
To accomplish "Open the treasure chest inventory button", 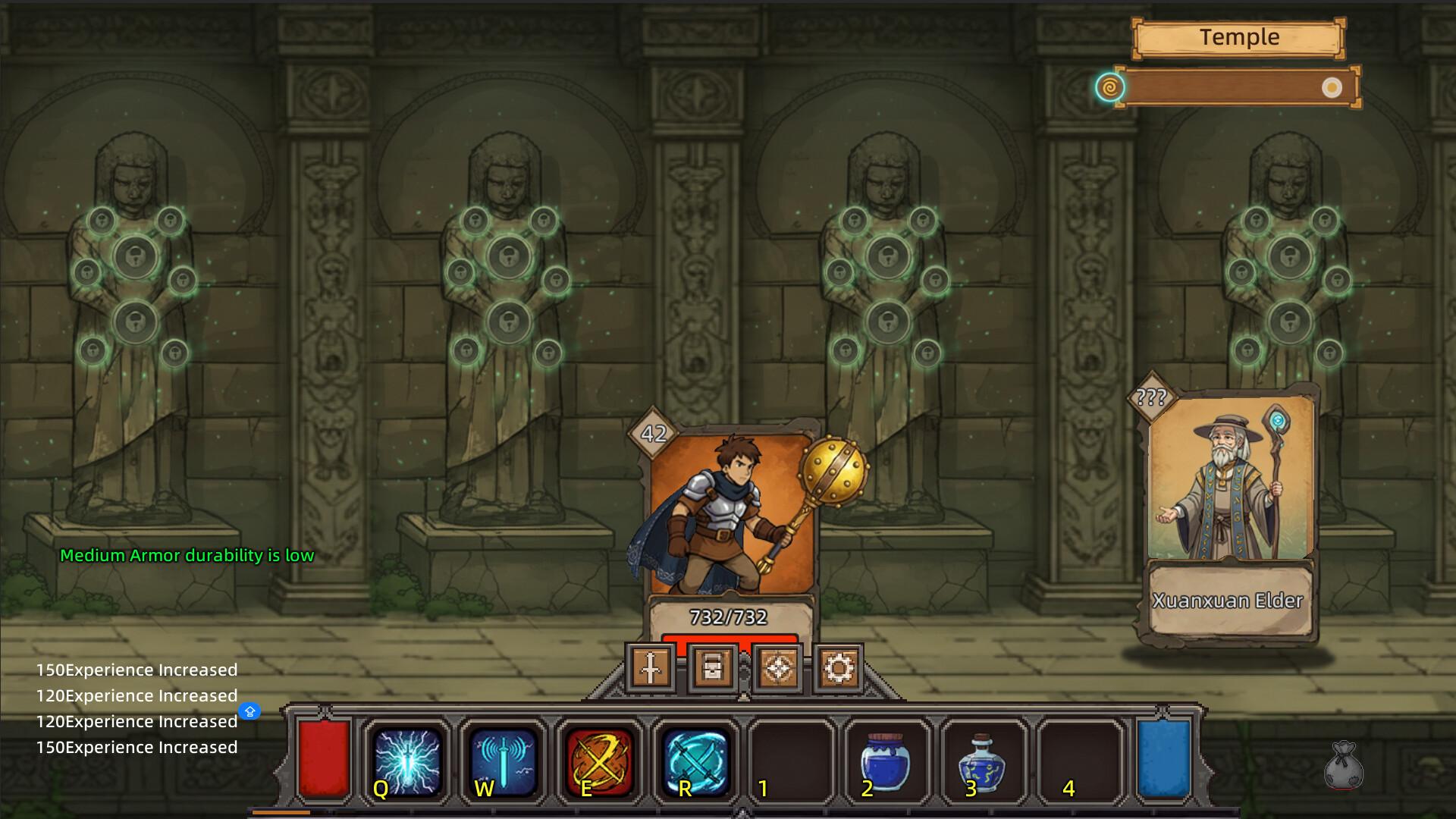I will (713, 668).
